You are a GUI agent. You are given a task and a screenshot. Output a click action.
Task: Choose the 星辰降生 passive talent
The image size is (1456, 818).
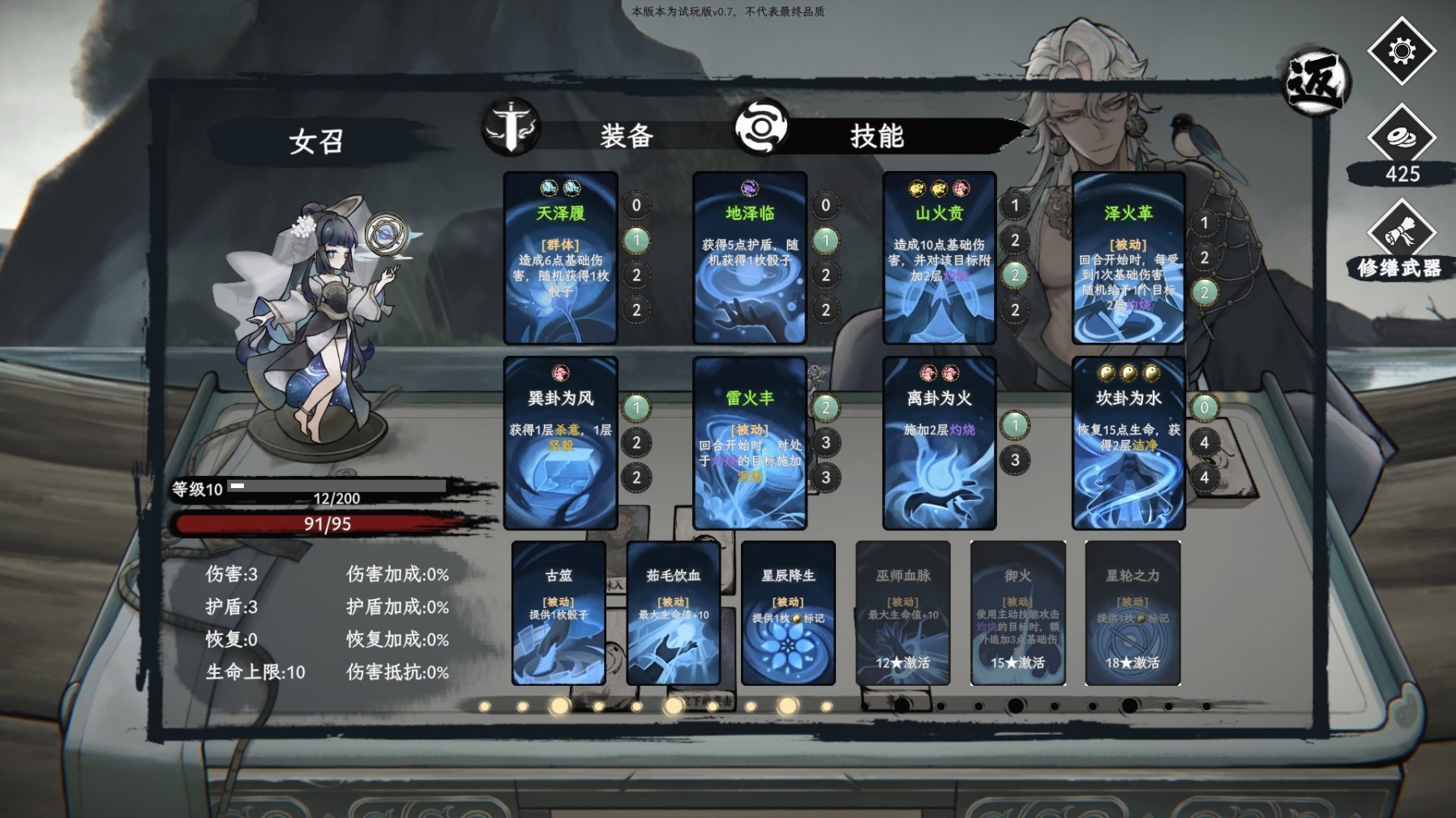point(788,613)
